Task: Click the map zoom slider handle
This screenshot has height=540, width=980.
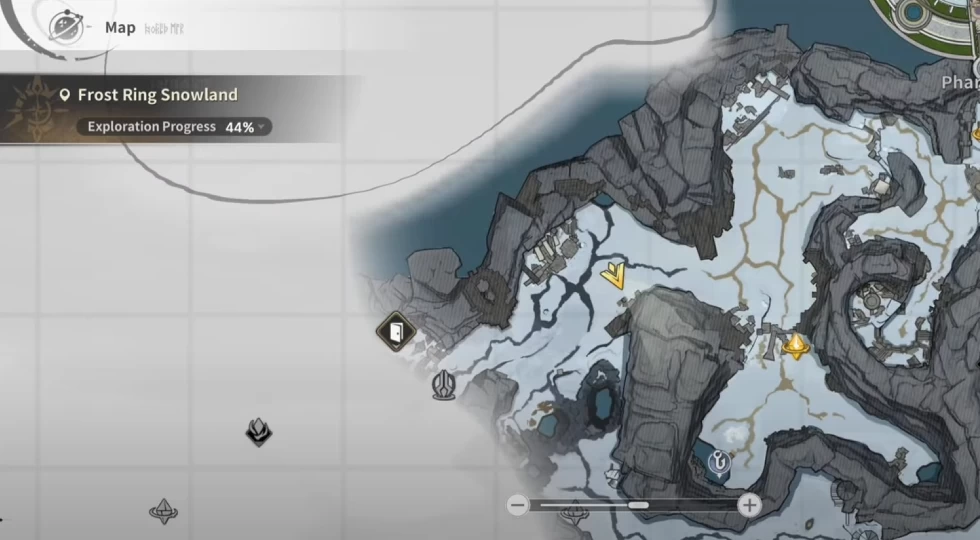Action: [638, 505]
